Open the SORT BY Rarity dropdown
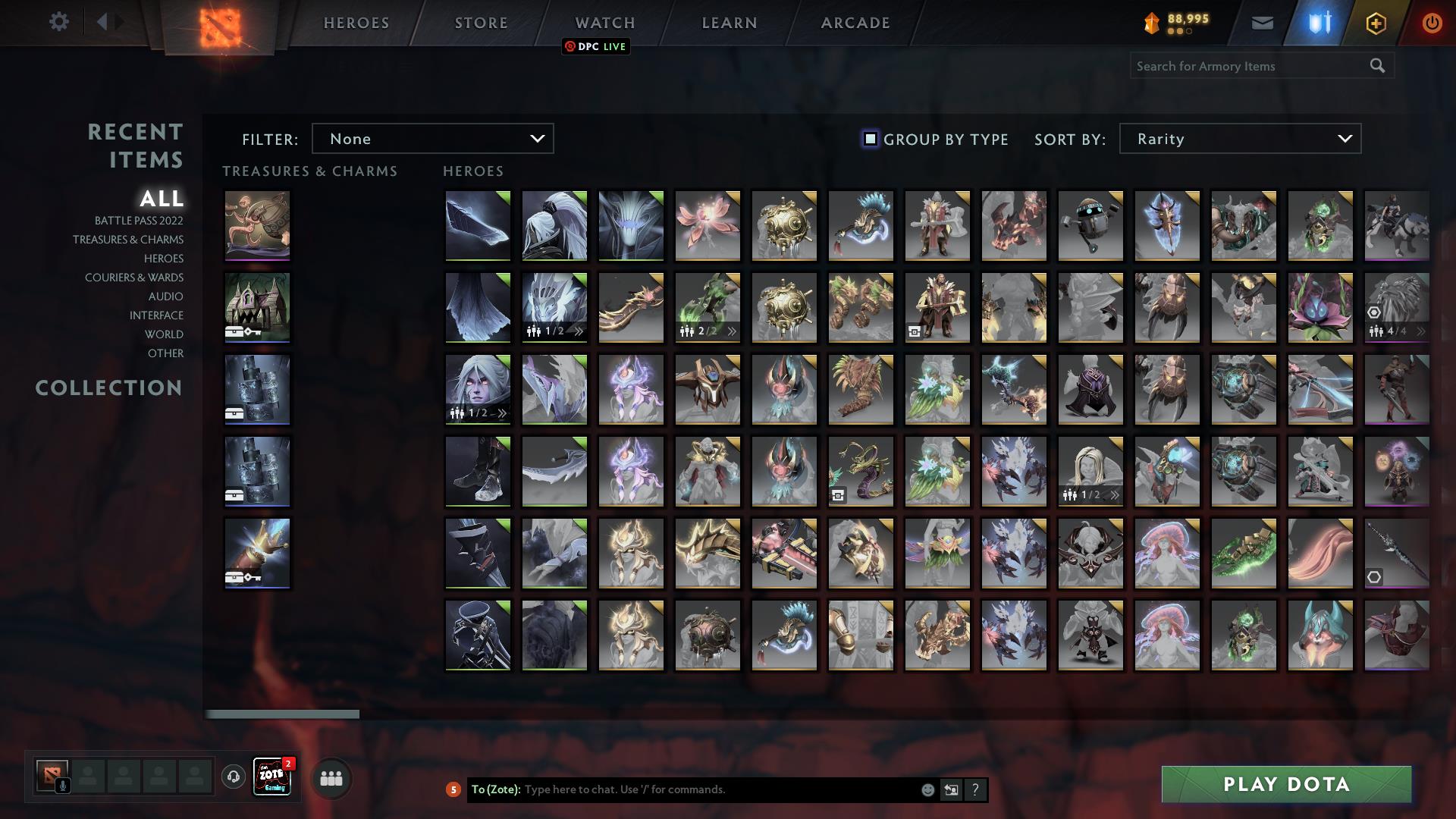The image size is (1456, 819). click(x=1239, y=139)
